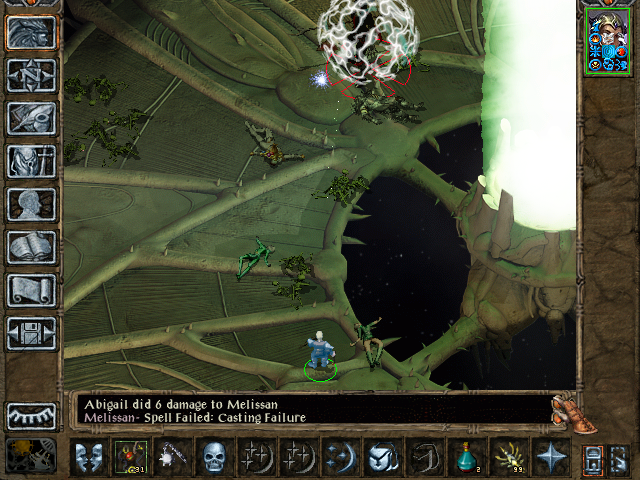The image size is (640, 480).
Task: Open the priest scroll screen
Action: click(31, 290)
